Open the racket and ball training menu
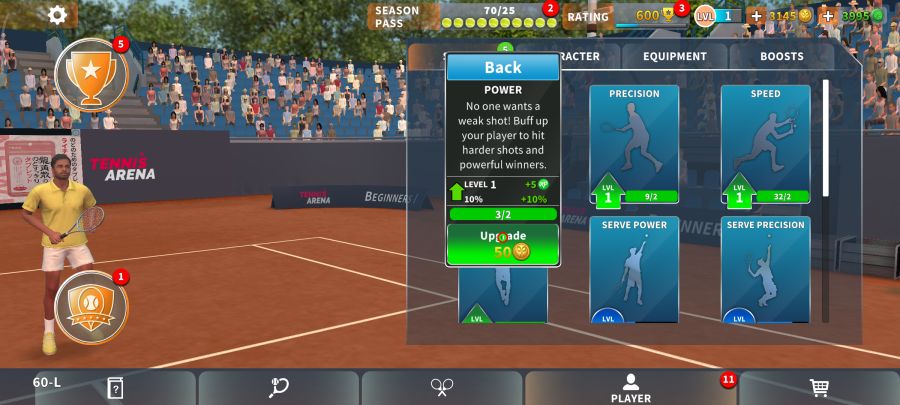The height and width of the screenshot is (405, 900). [279, 388]
